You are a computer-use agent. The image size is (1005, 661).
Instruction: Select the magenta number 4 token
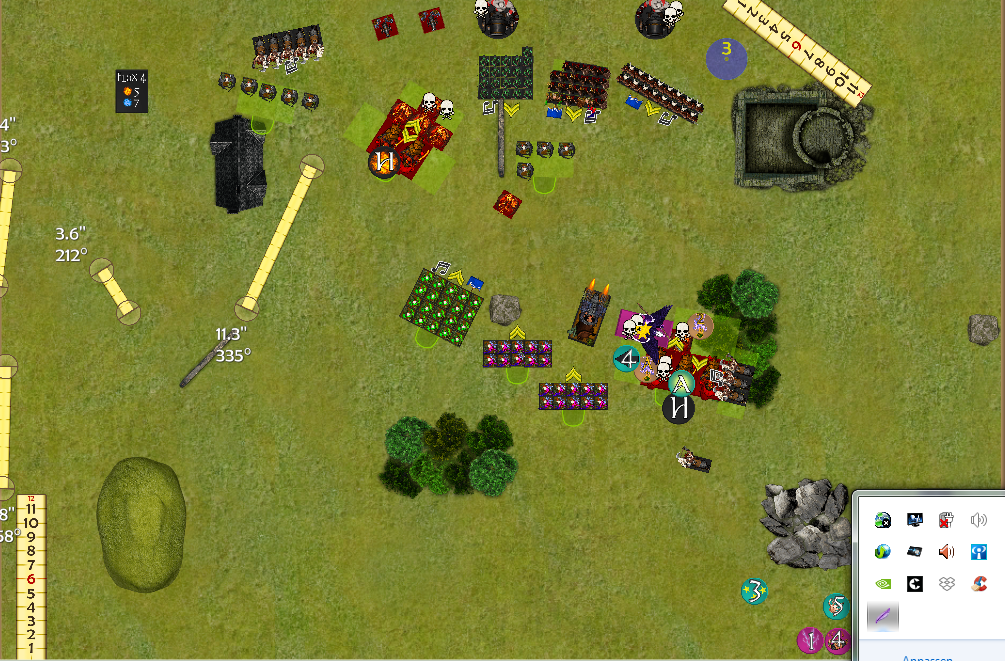coord(839,640)
